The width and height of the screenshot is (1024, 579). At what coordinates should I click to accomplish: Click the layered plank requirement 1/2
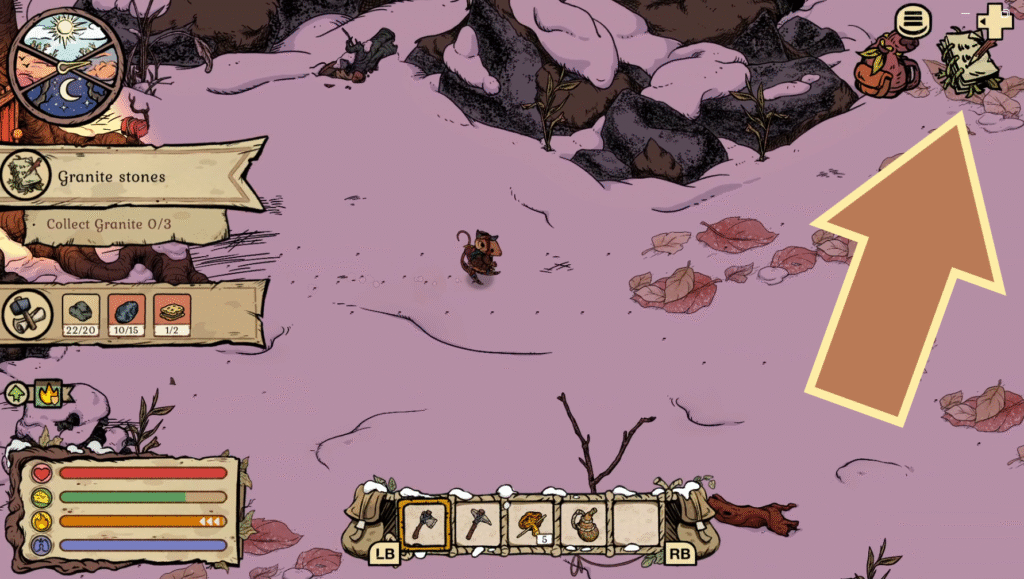coord(173,313)
